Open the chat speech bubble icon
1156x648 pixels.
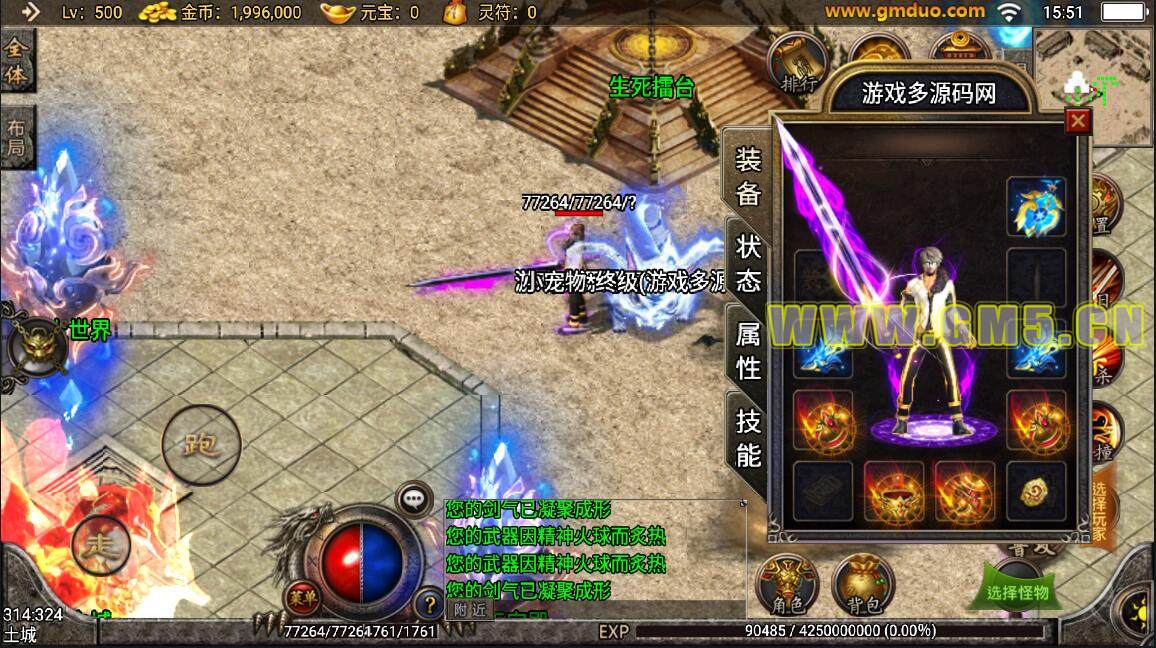pyautogui.click(x=413, y=498)
